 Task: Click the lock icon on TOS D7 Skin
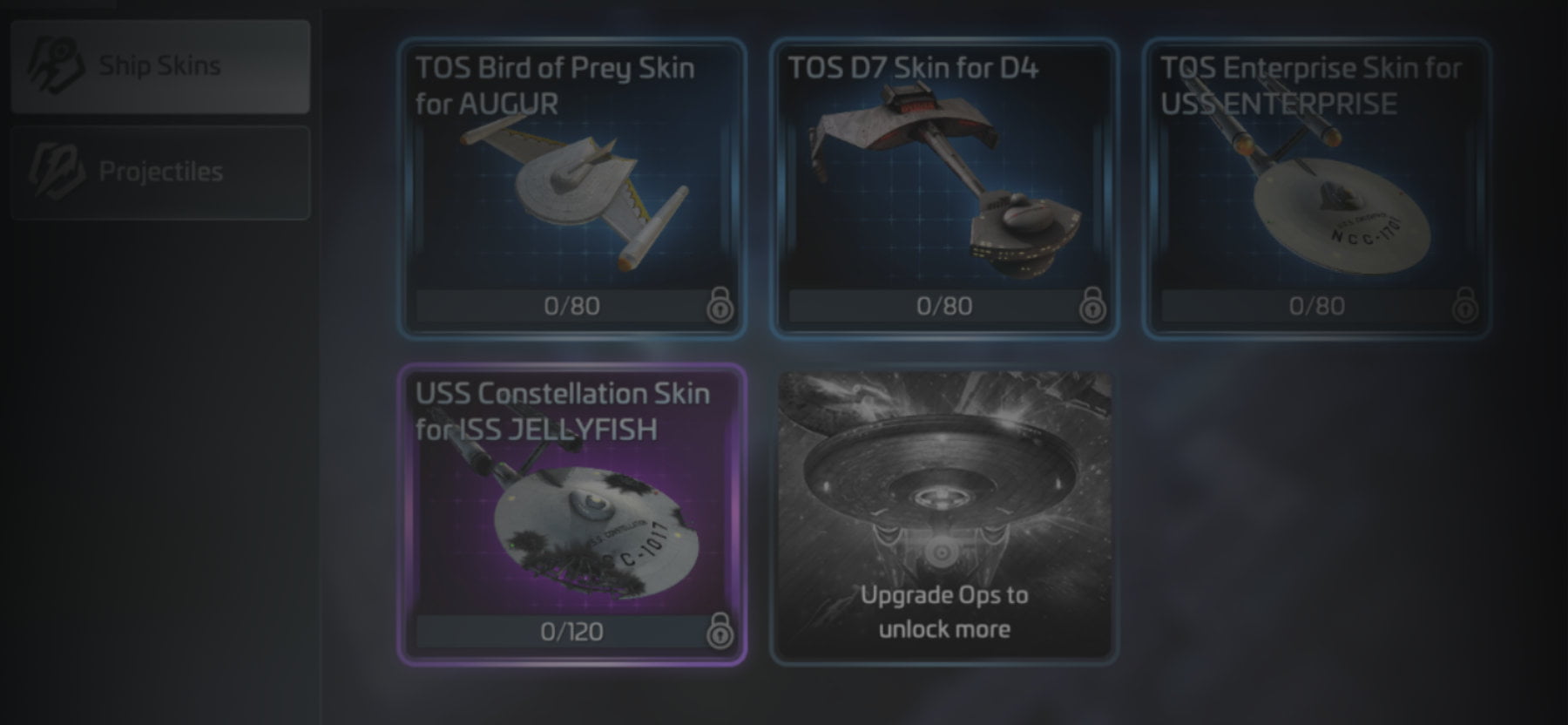pyautogui.click(x=1092, y=306)
